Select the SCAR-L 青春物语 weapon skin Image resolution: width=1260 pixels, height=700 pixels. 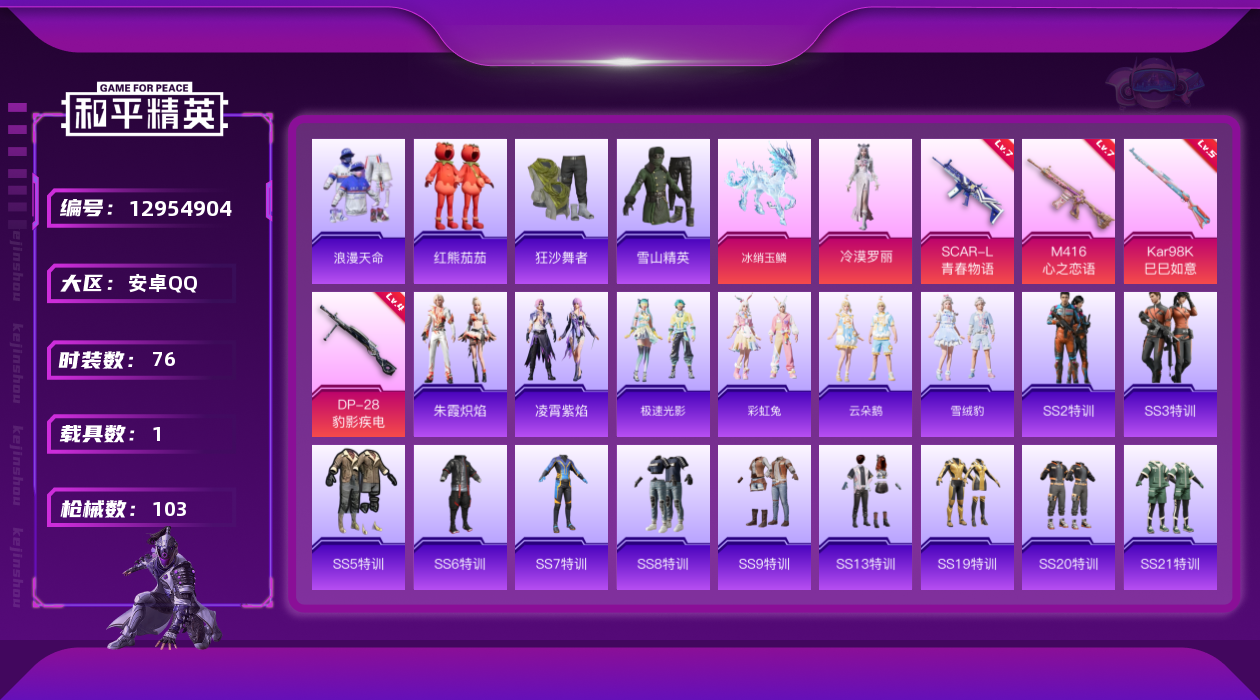tap(967, 210)
